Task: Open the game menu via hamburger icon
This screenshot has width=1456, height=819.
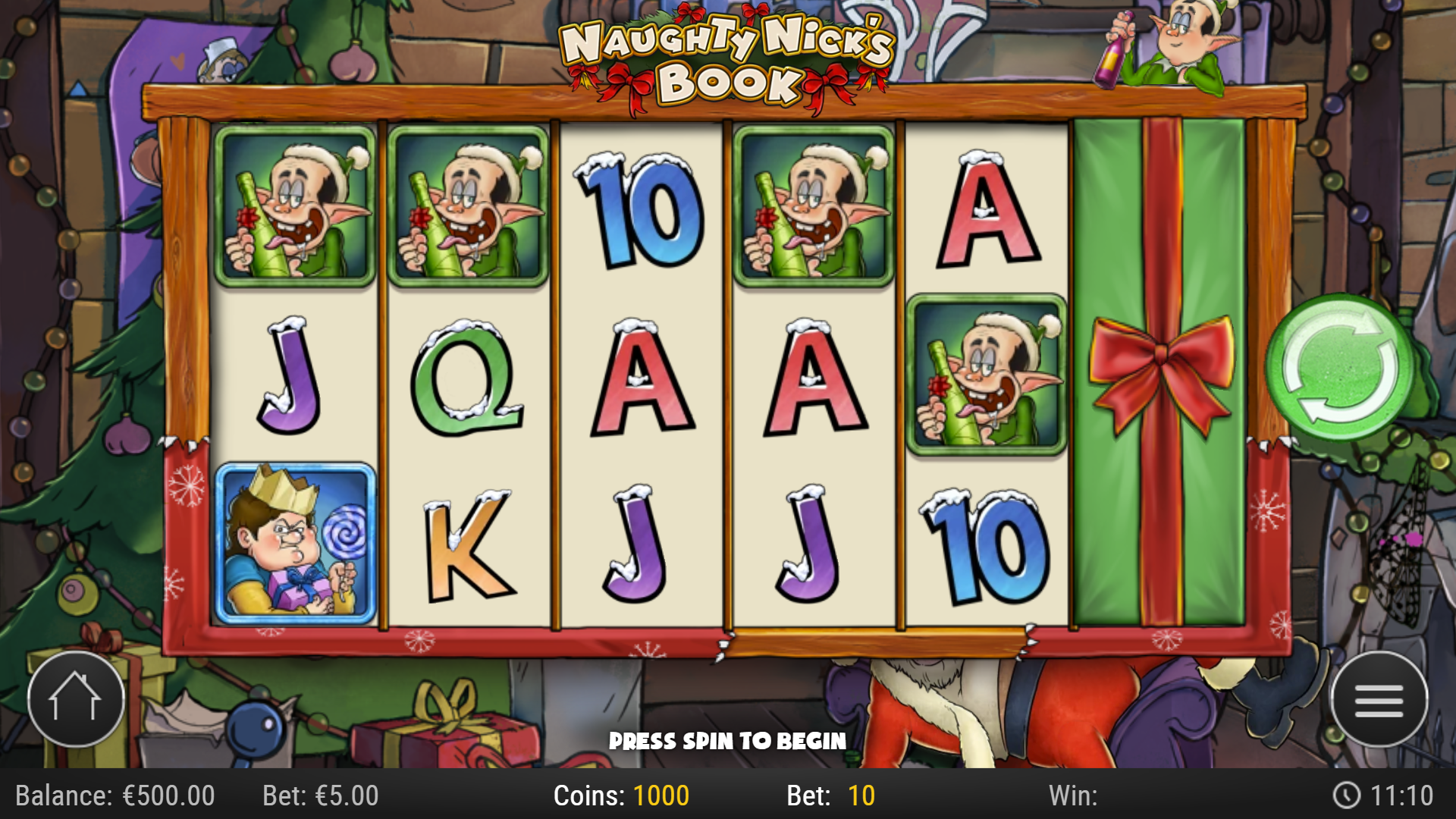Action: click(1380, 699)
